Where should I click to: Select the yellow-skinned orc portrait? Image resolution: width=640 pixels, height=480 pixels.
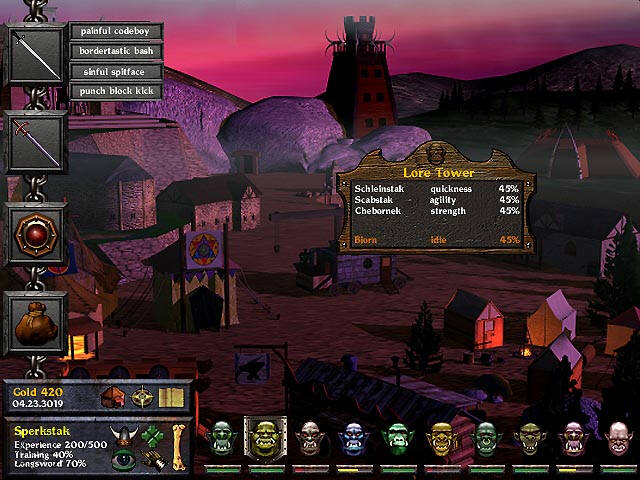pyautogui.click(x=441, y=439)
